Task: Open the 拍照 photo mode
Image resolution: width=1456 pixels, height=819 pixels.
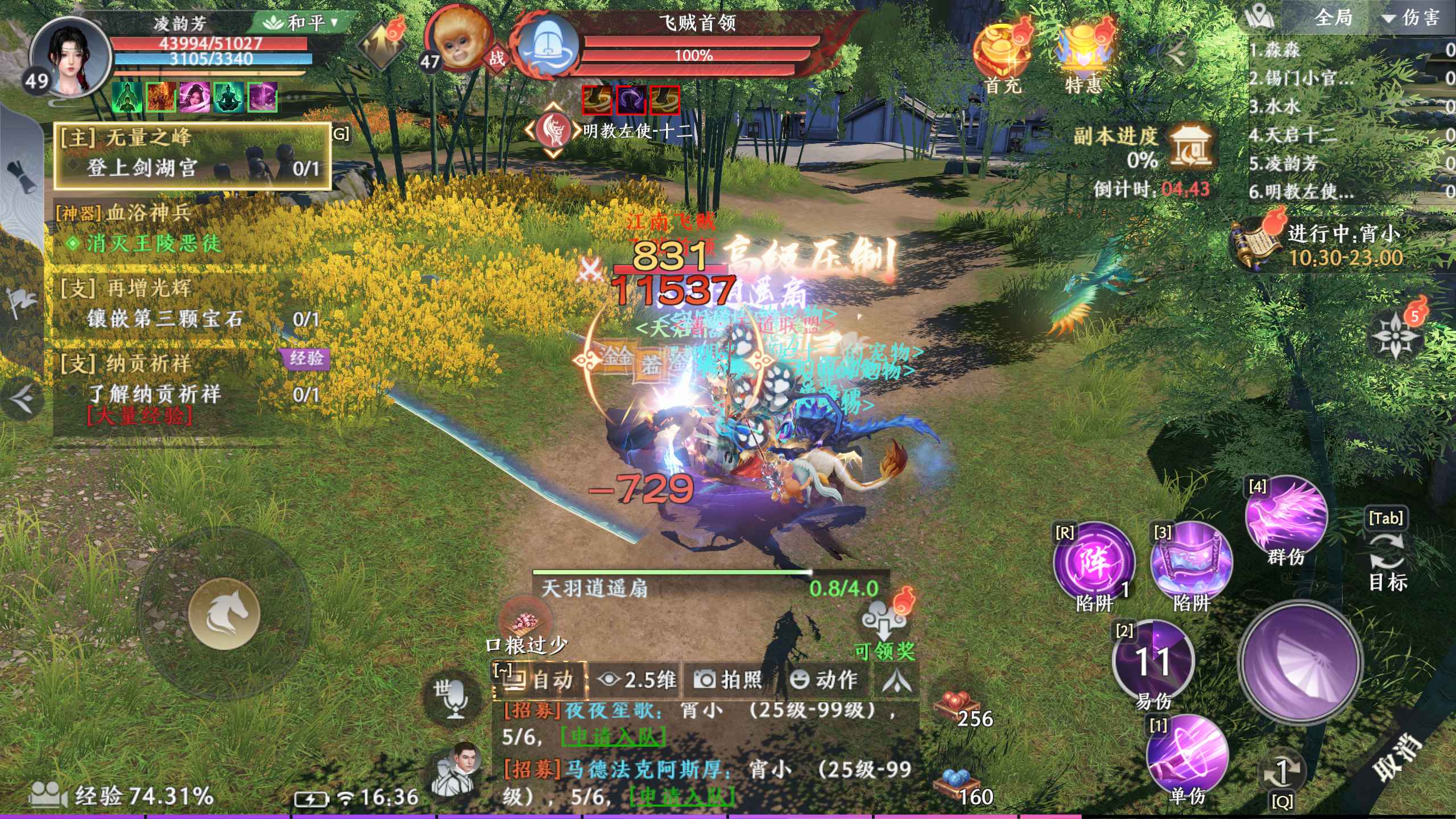Action: [x=729, y=680]
